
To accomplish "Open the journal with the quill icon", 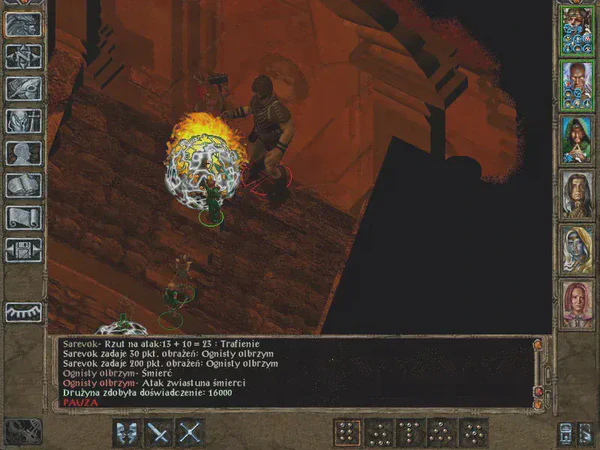I will pyautogui.click(x=22, y=90).
